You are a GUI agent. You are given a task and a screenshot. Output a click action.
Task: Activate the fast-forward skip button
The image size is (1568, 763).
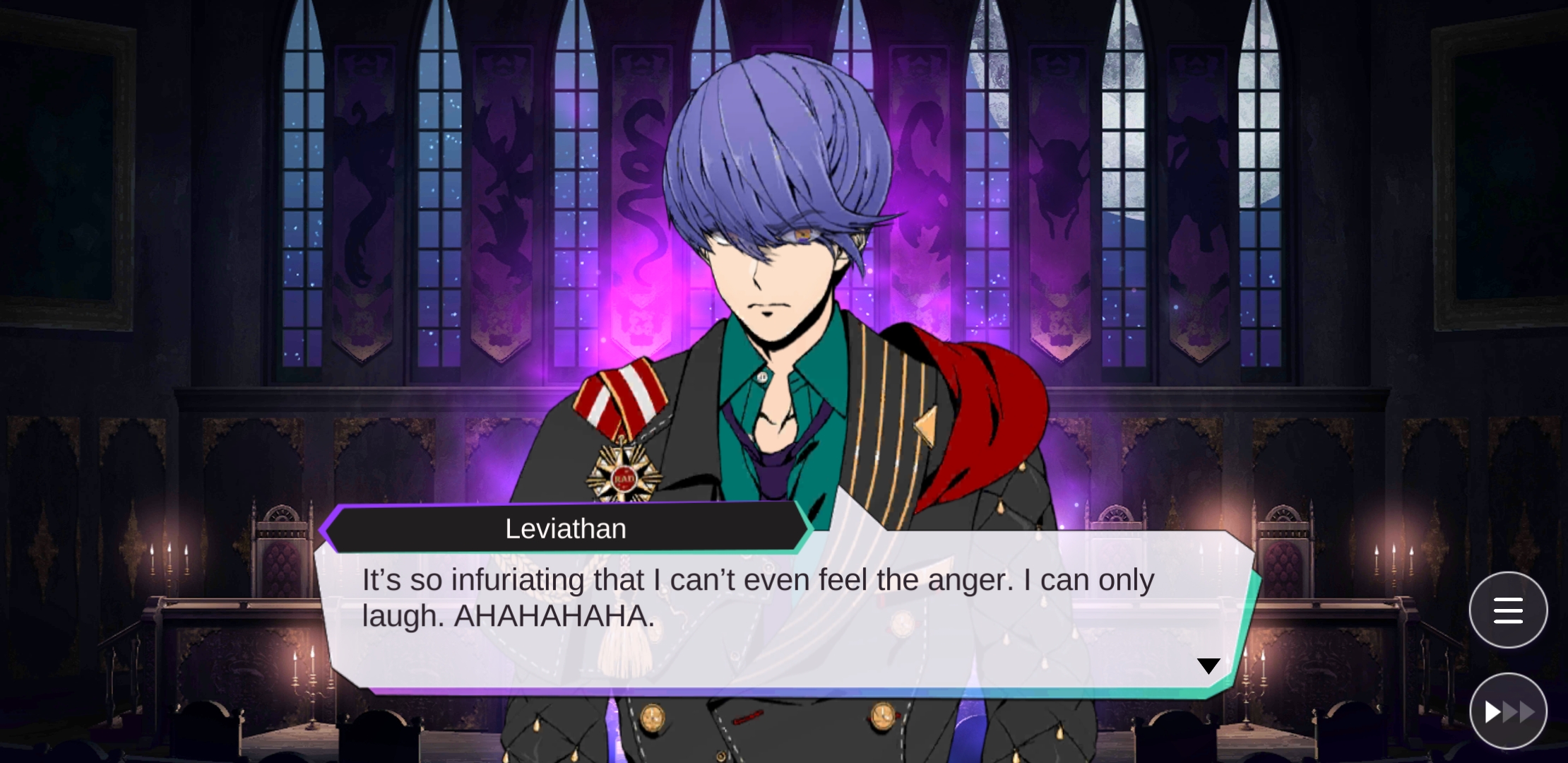tap(1507, 711)
